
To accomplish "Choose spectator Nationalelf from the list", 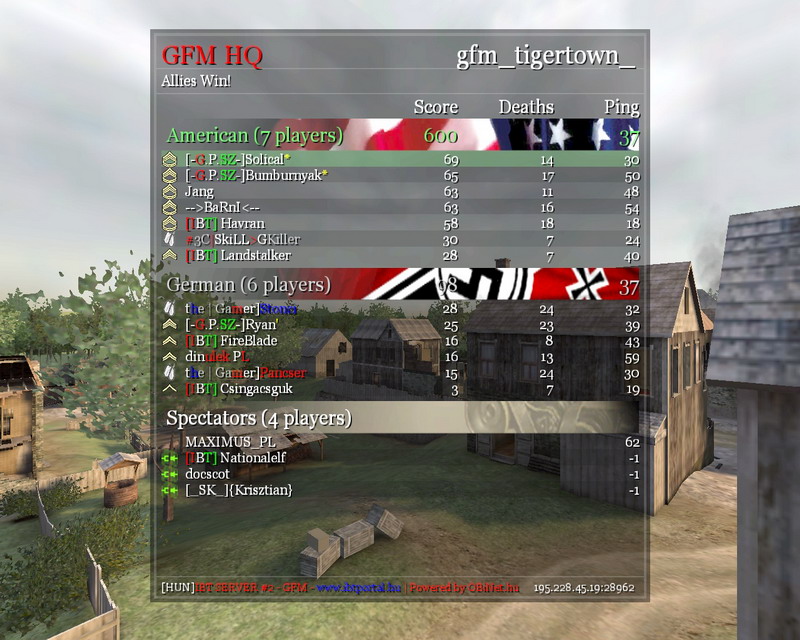I will (400, 457).
